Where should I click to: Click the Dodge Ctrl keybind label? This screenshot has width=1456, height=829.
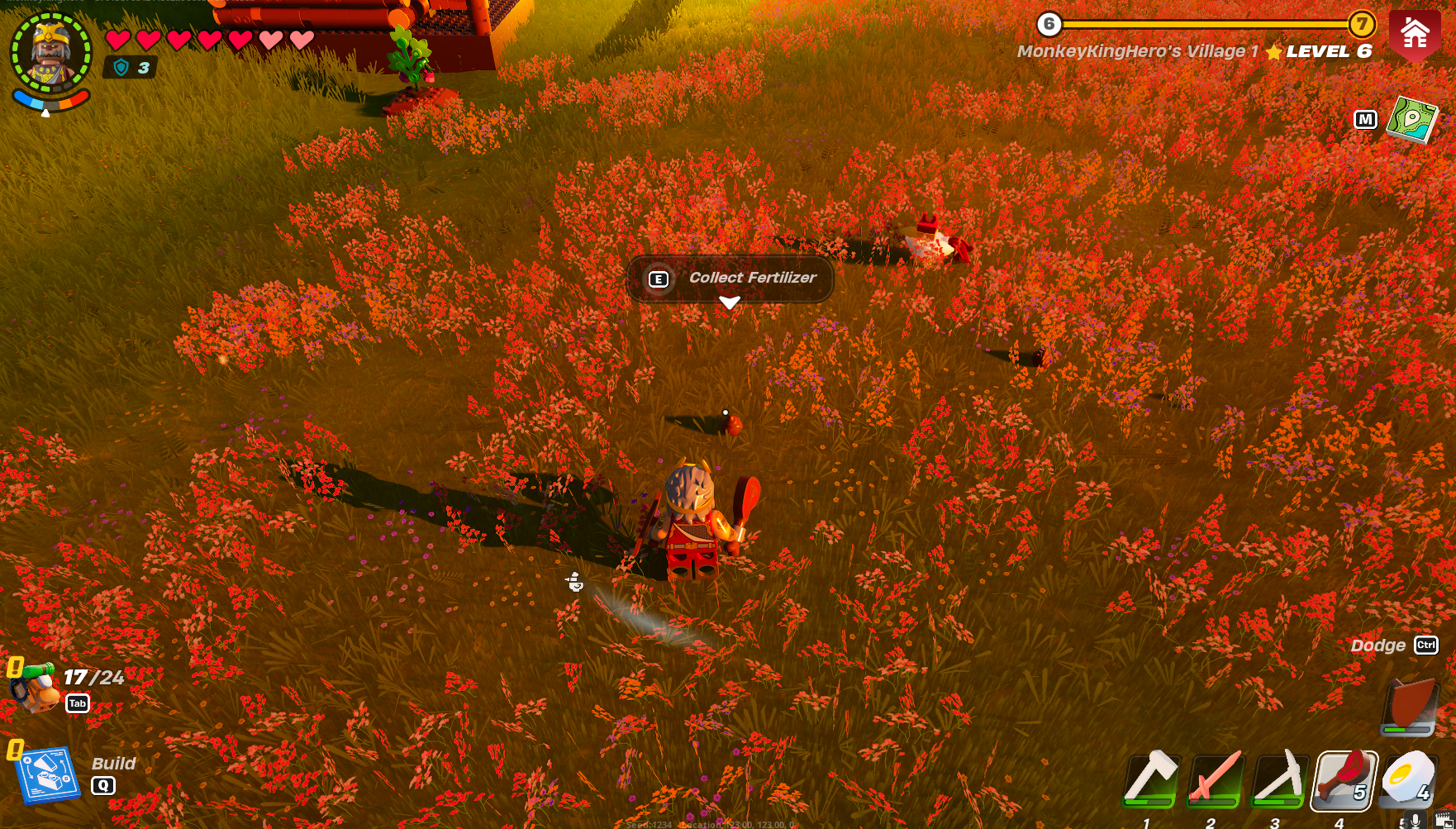[1427, 646]
